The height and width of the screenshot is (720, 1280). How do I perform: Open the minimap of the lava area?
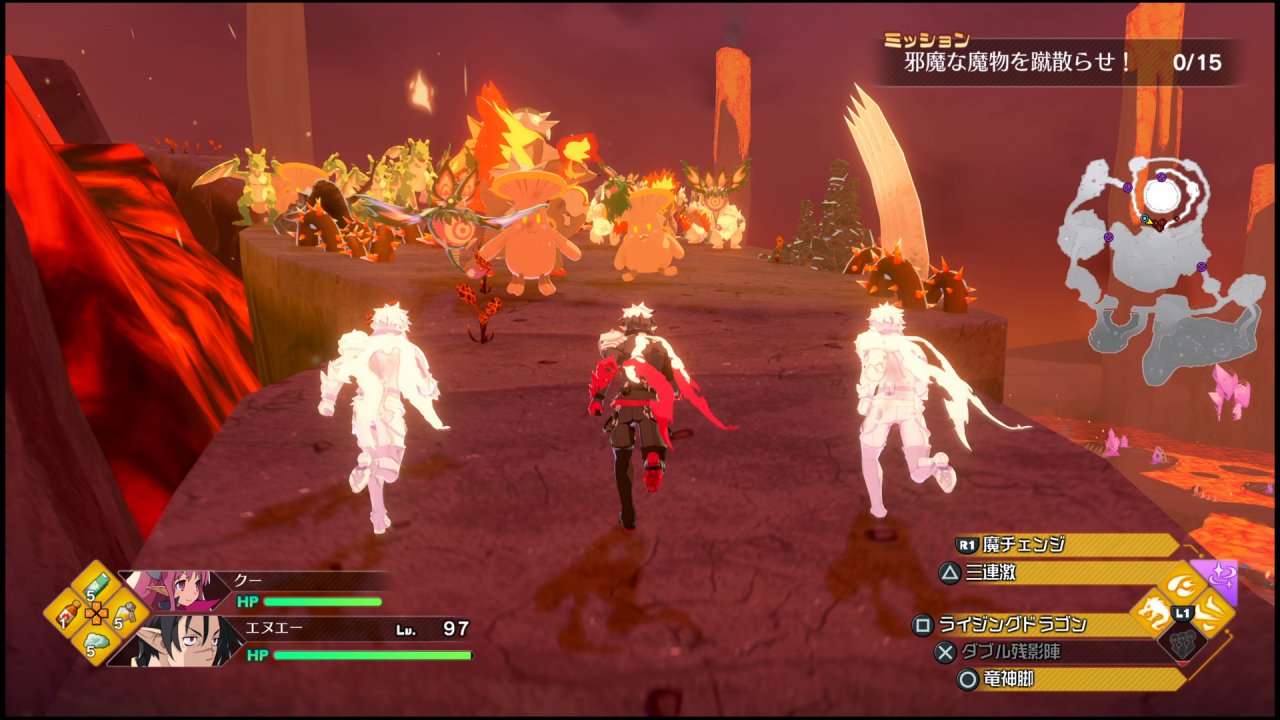1160,270
